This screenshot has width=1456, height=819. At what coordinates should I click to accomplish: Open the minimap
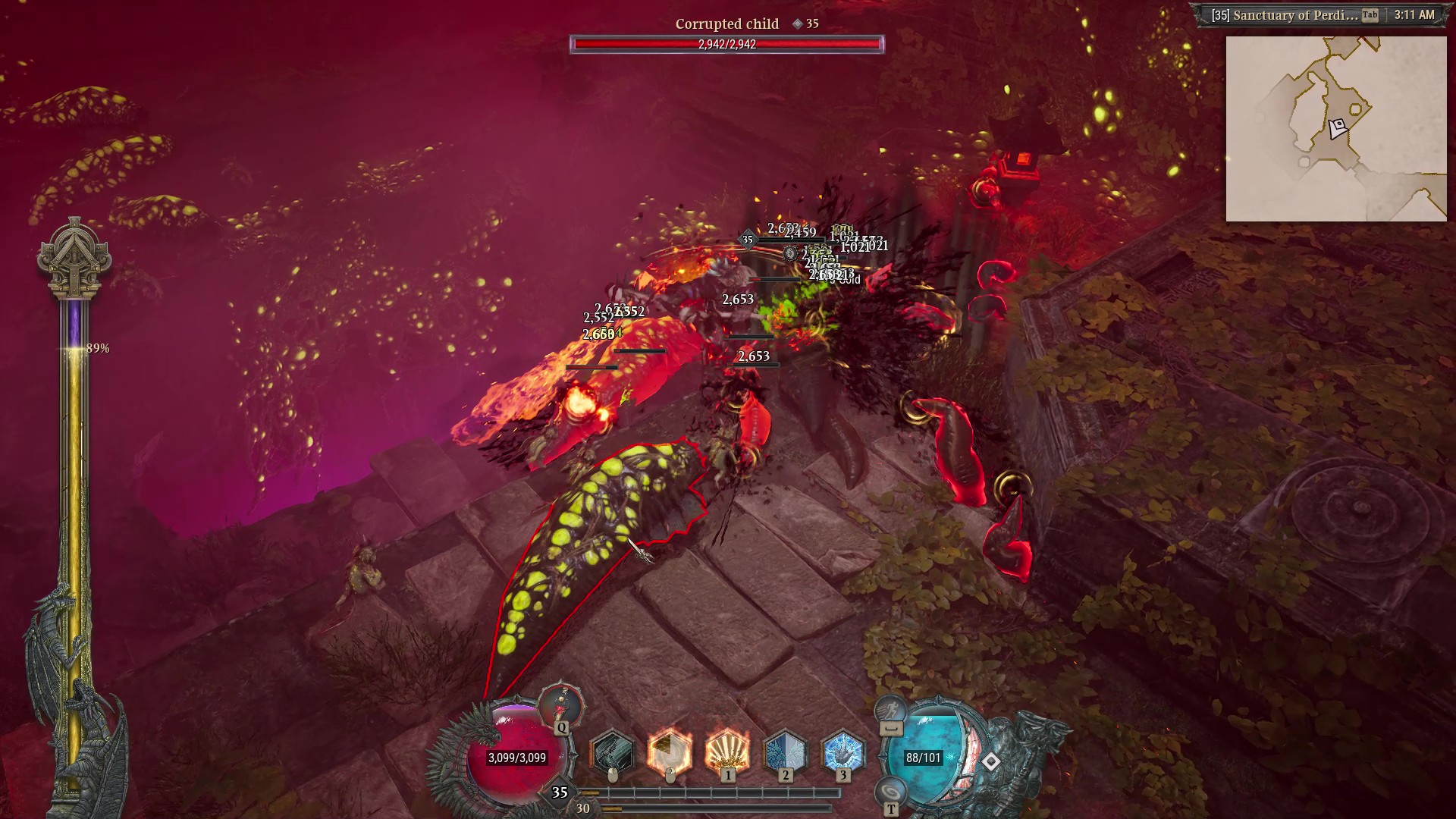pyautogui.click(x=1336, y=129)
